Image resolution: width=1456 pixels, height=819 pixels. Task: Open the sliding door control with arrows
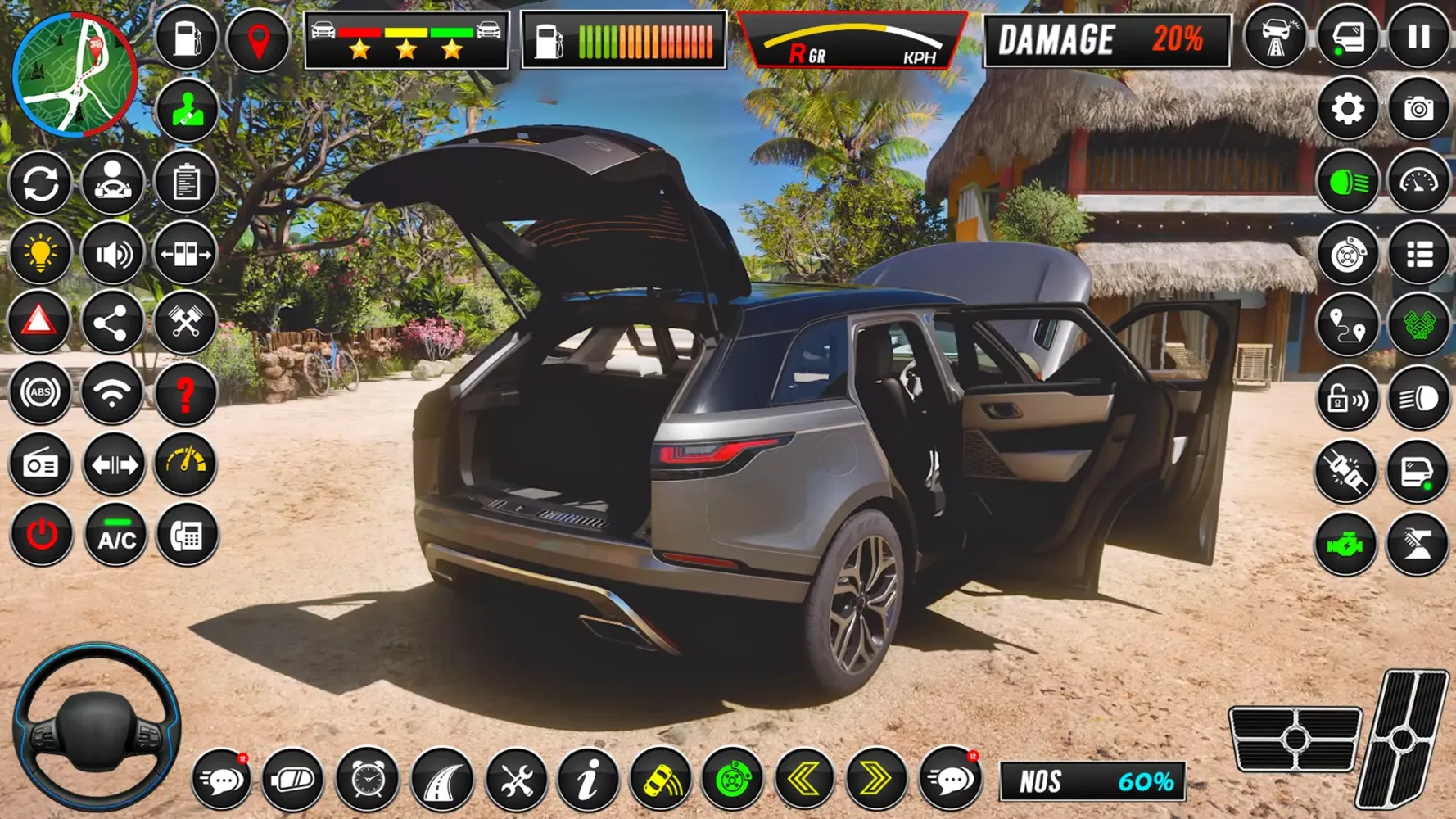(186, 254)
